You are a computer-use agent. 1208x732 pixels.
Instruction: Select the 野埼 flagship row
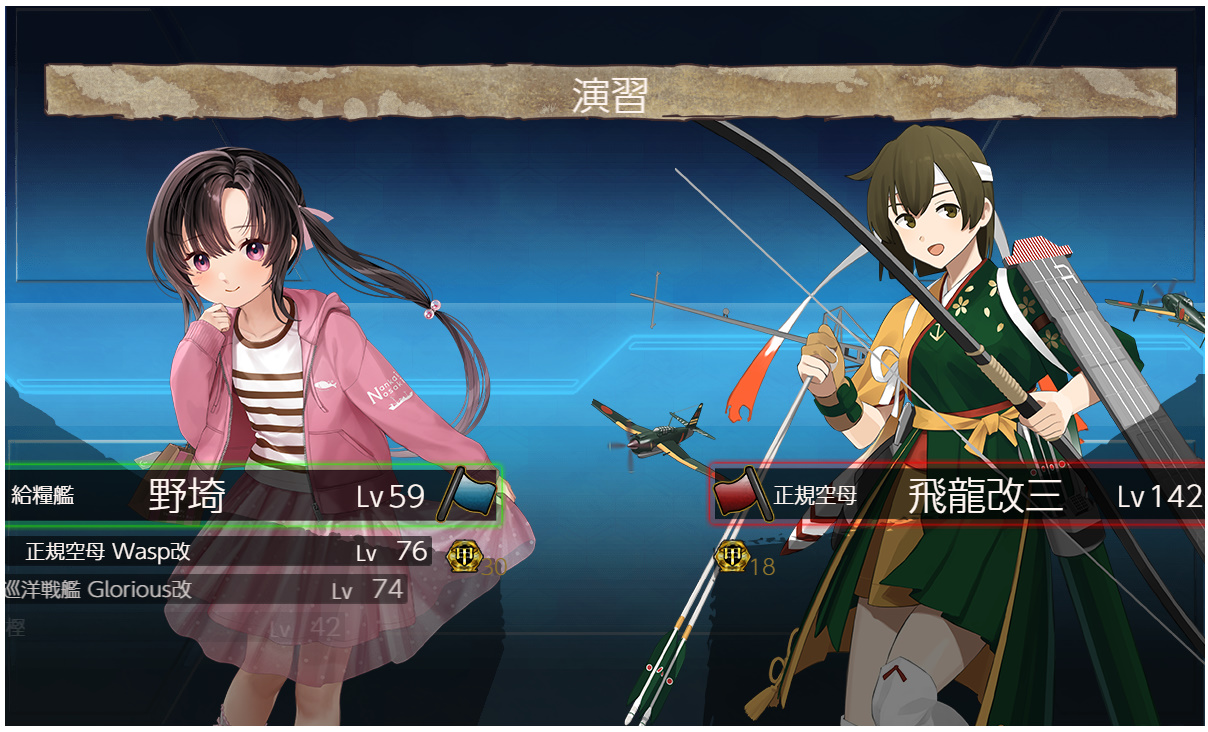pyautogui.click(x=250, y=494)
